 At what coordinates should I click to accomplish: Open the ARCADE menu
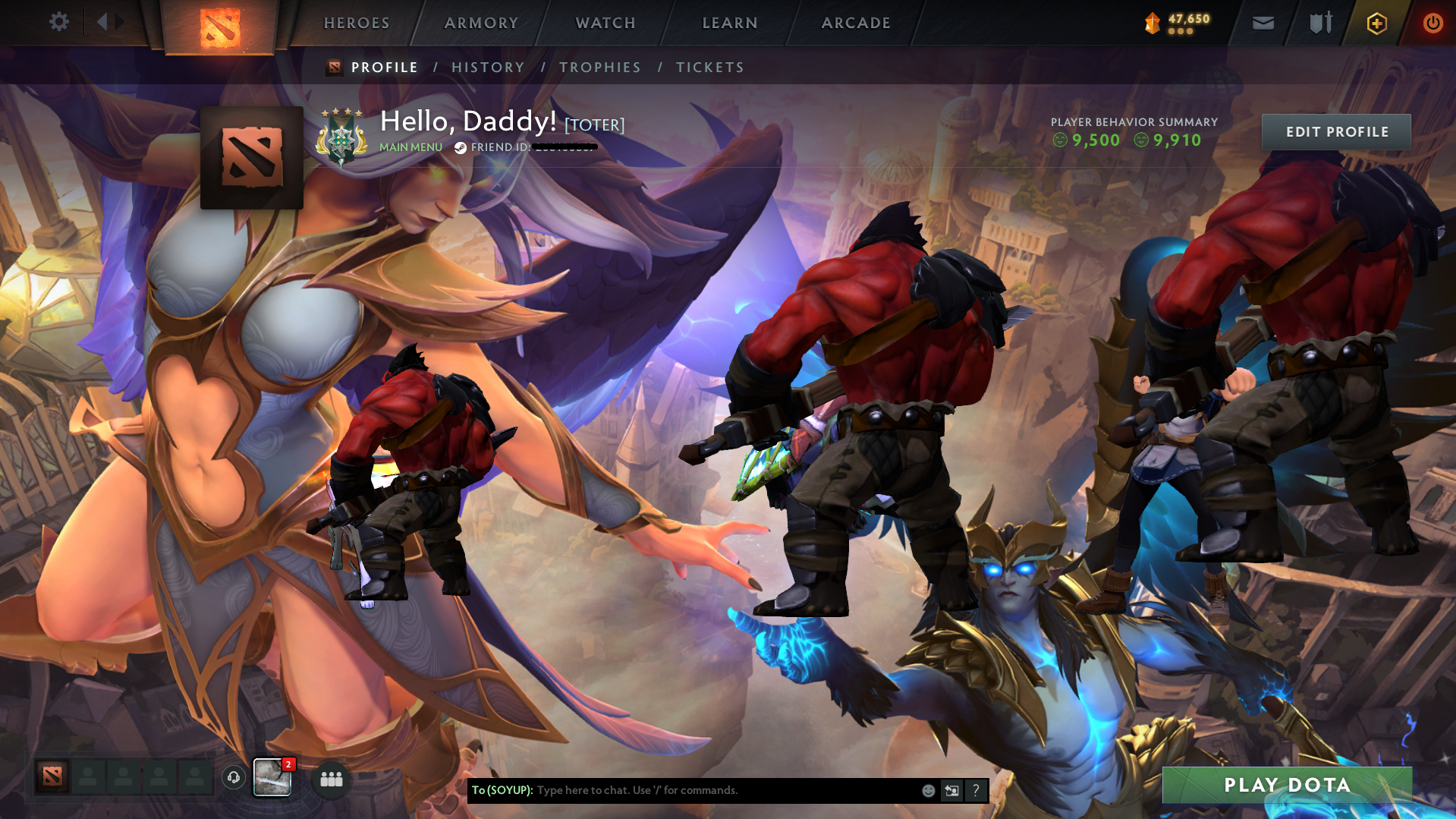click(856, 23)
